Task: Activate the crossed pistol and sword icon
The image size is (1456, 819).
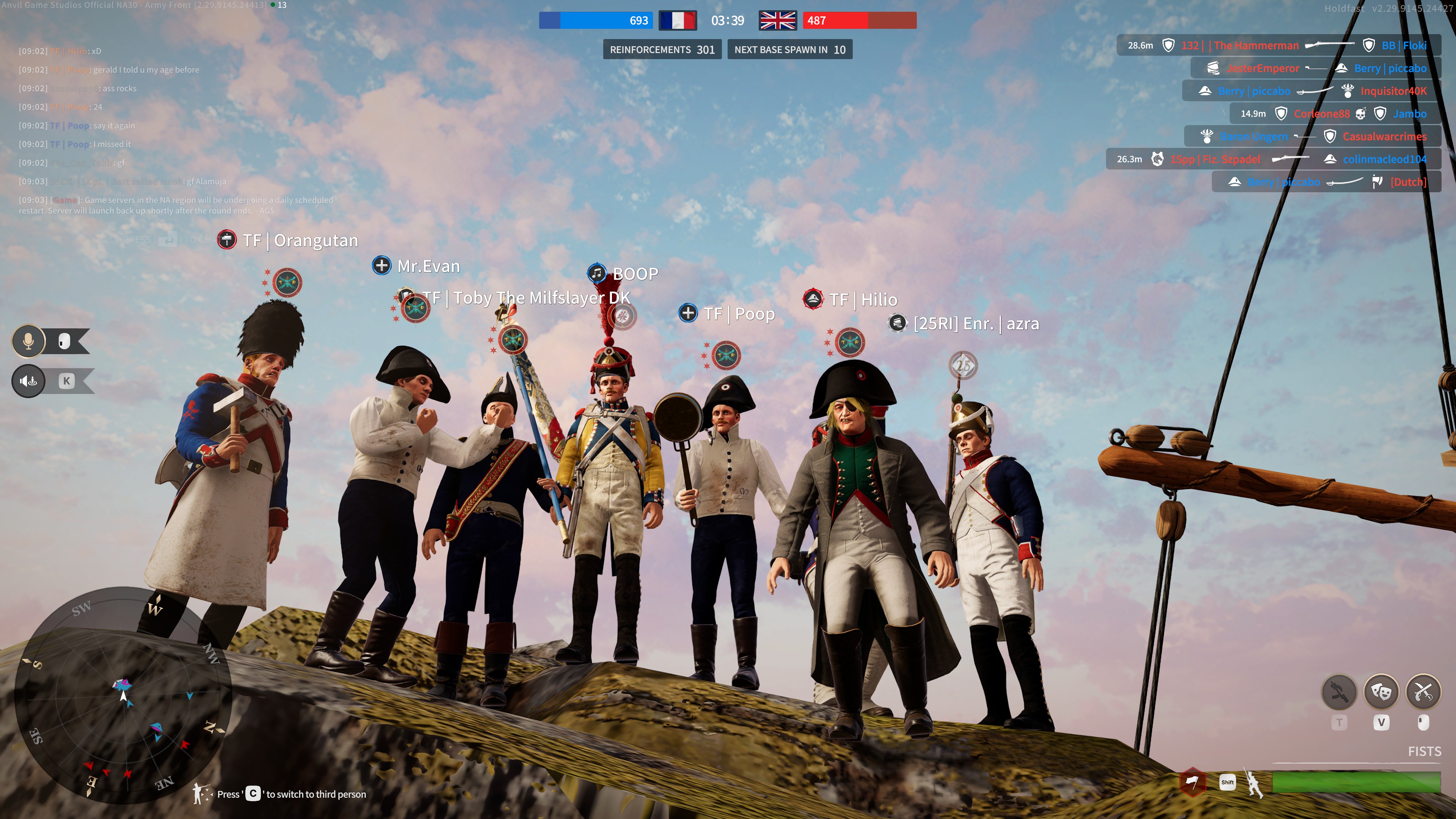Action: click(1423, 691)
